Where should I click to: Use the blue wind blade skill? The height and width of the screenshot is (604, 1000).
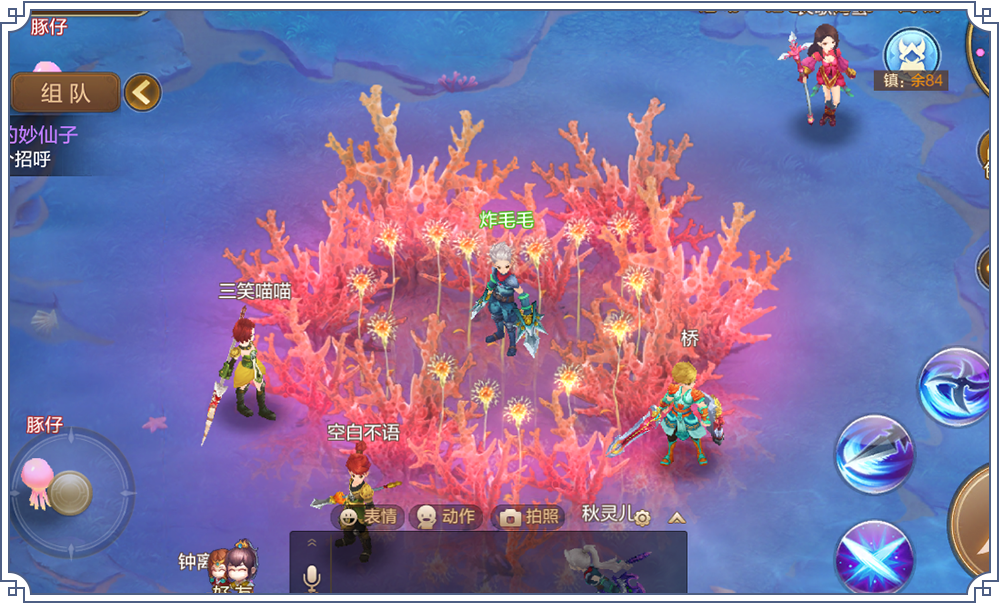[874, 455]
